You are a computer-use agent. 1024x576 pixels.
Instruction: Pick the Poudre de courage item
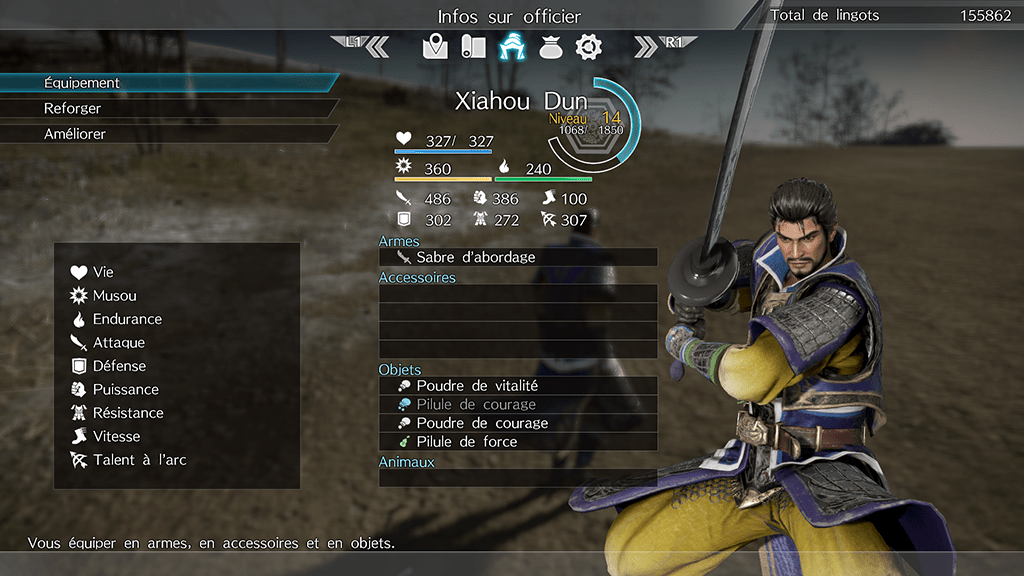(517, 423)
